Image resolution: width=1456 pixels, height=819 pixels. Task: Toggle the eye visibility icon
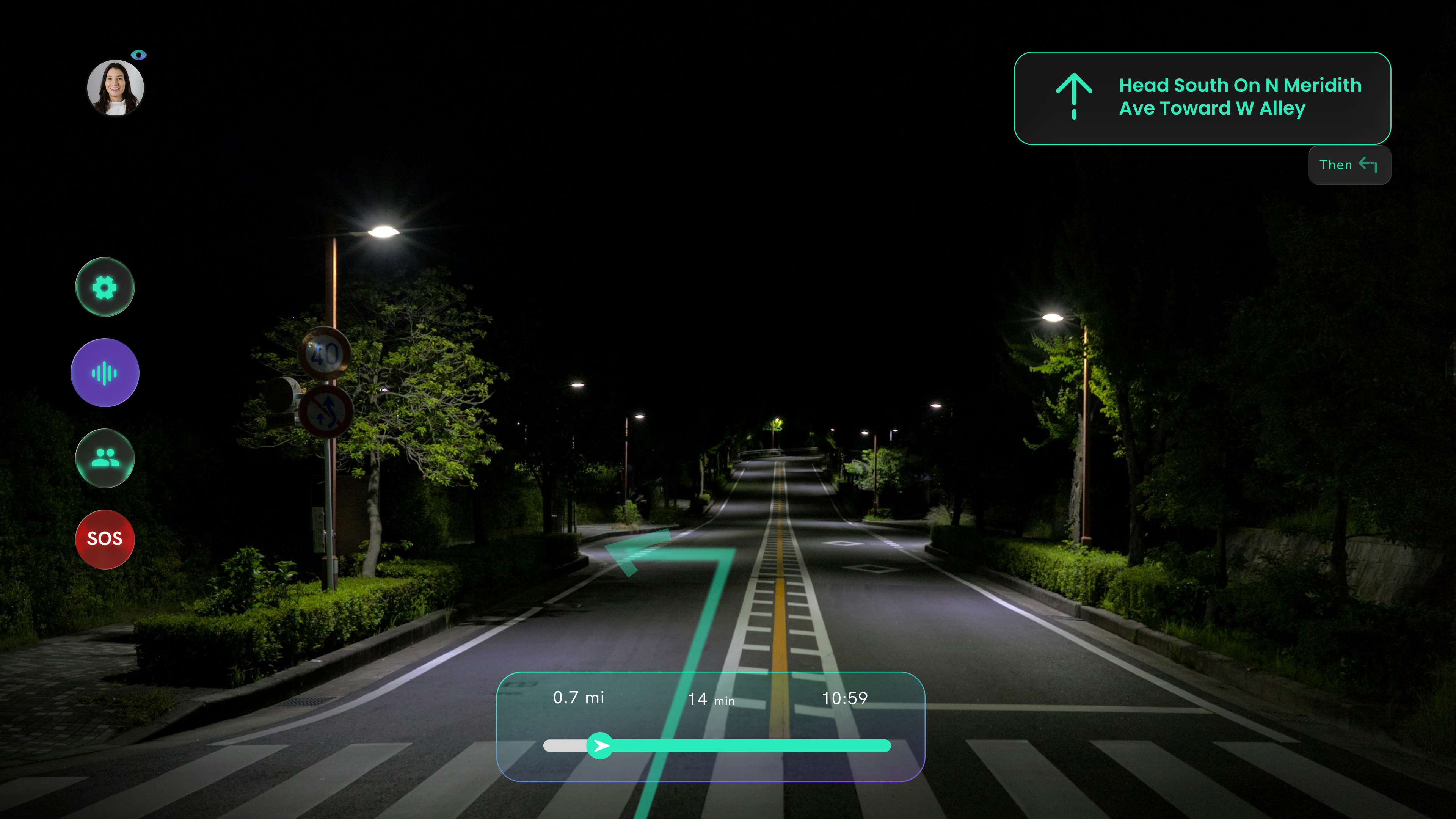[x=138, y=55]
